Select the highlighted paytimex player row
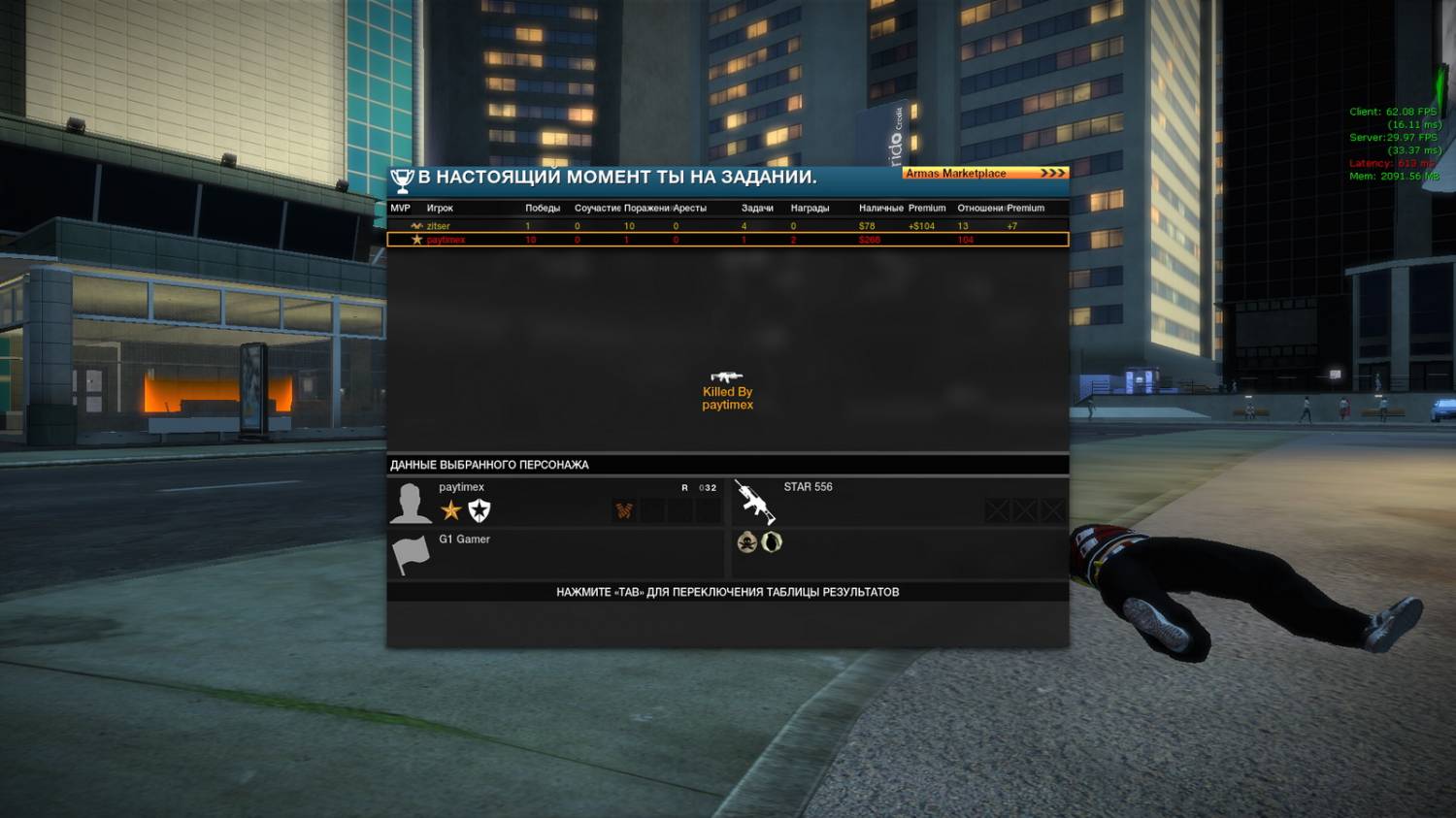This screenshot has height=818, width=1456. click(x=727, y=240)
